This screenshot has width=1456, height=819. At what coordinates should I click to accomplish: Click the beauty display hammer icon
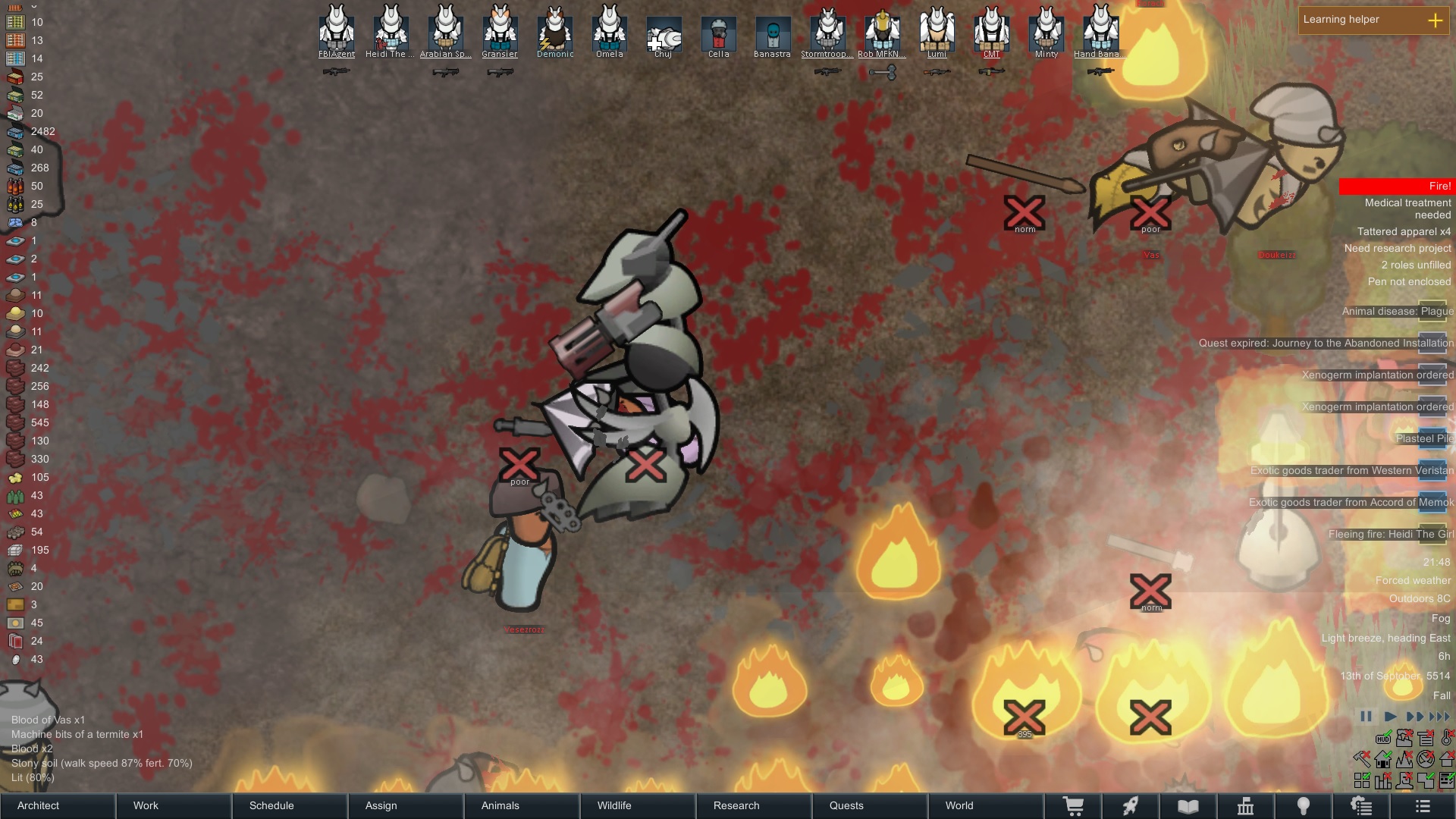pos(1362,758)
